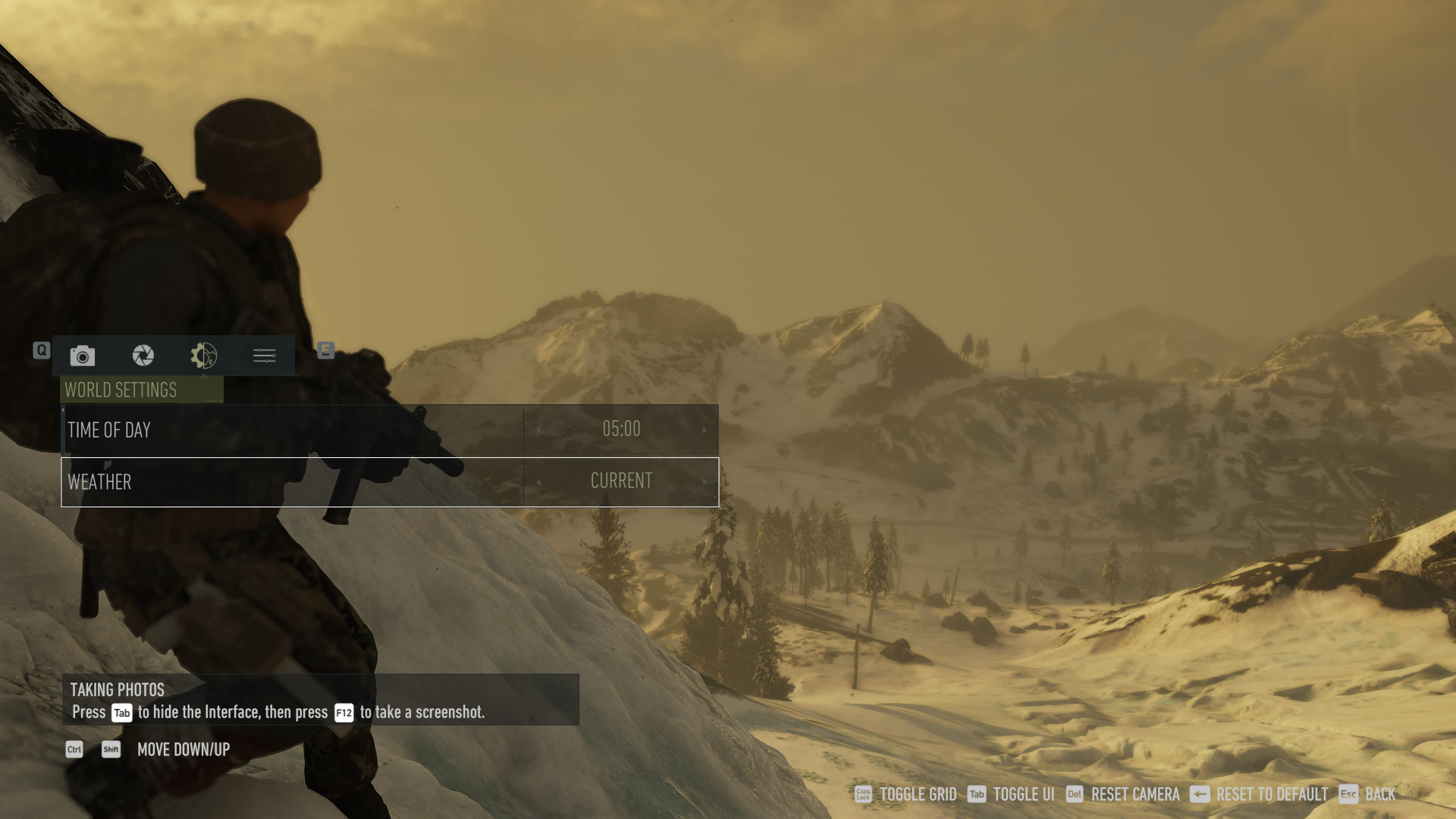Select the Time of Day row

[292, 430]
